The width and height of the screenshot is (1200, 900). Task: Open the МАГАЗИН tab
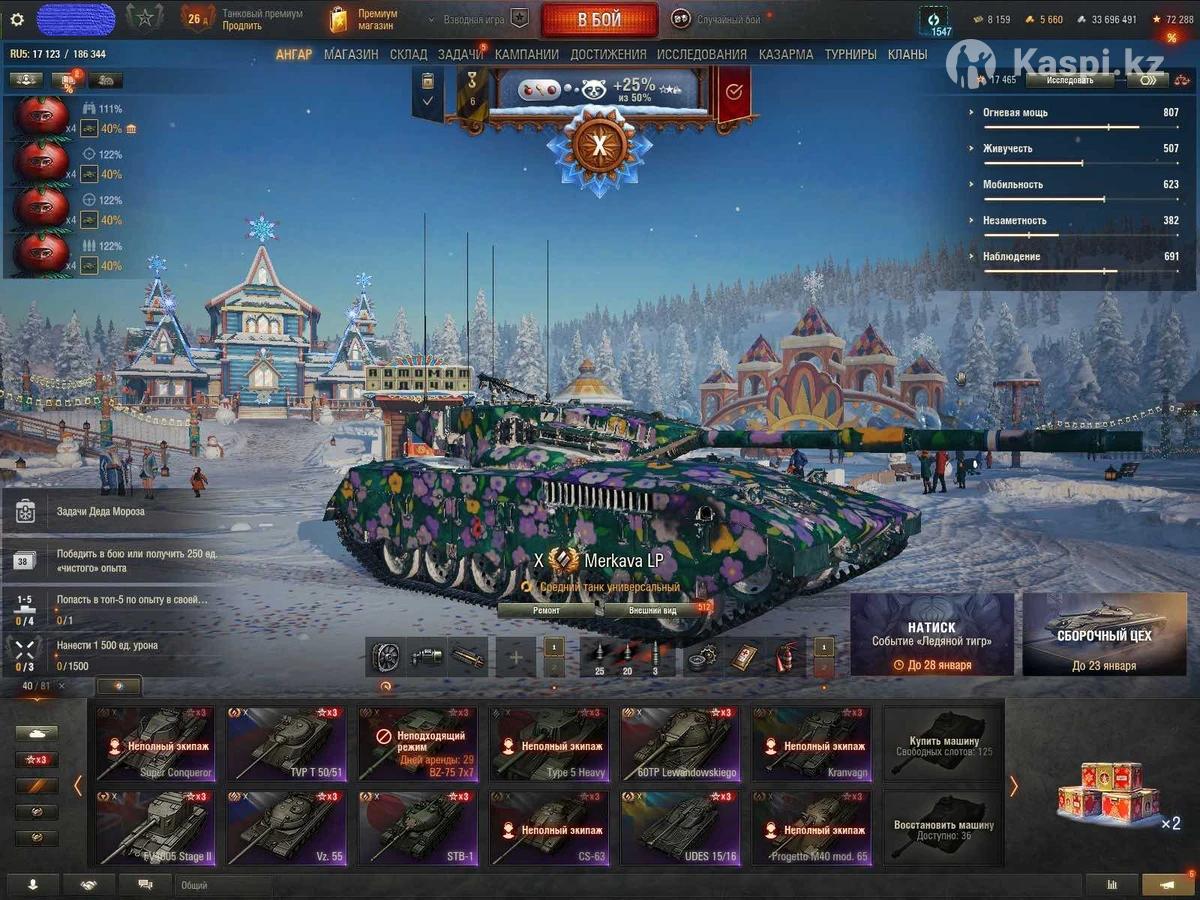tap(351, 54)
